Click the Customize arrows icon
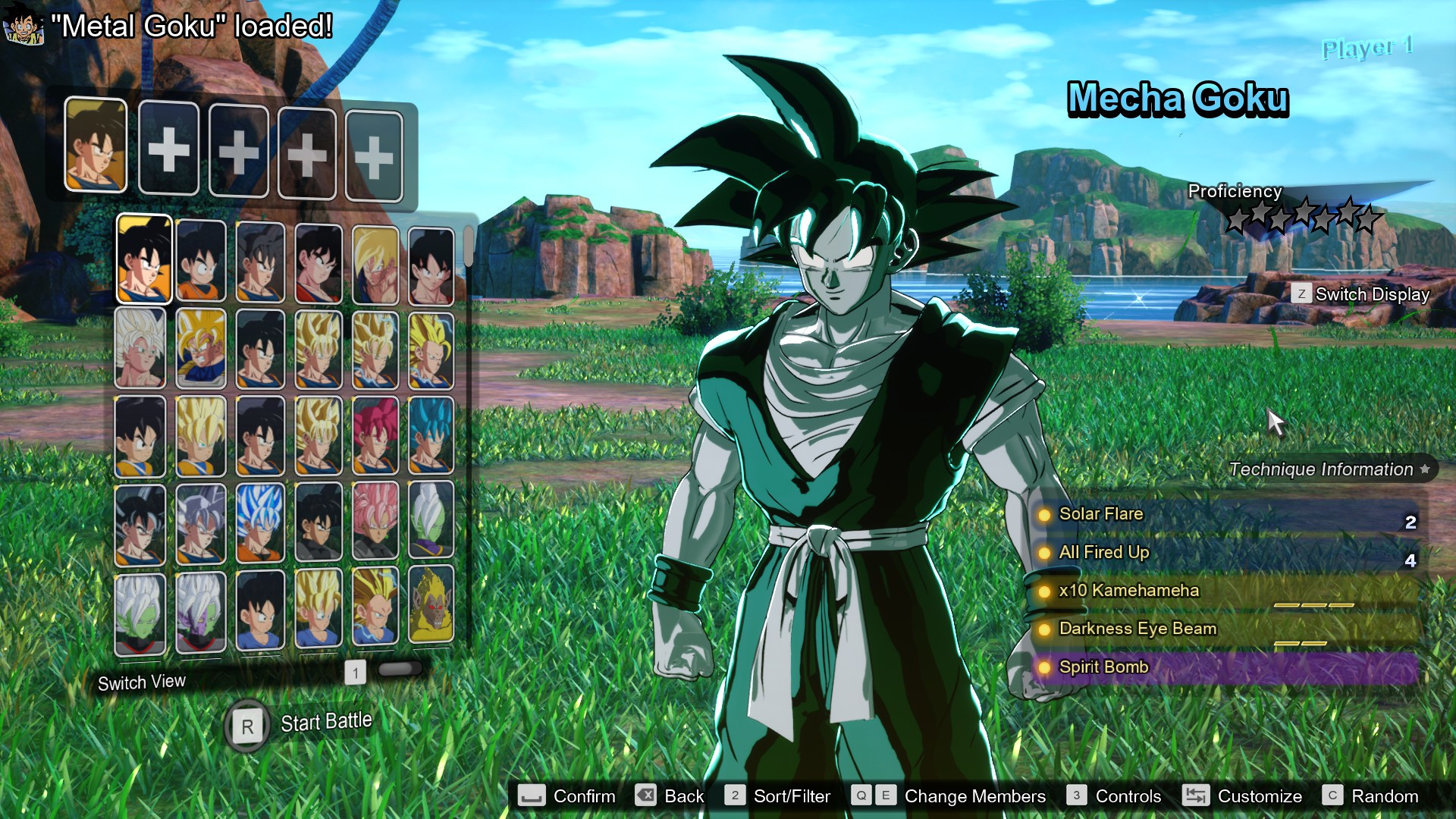This screenshot has height=819, width=1456. [x=1197, y=796]
